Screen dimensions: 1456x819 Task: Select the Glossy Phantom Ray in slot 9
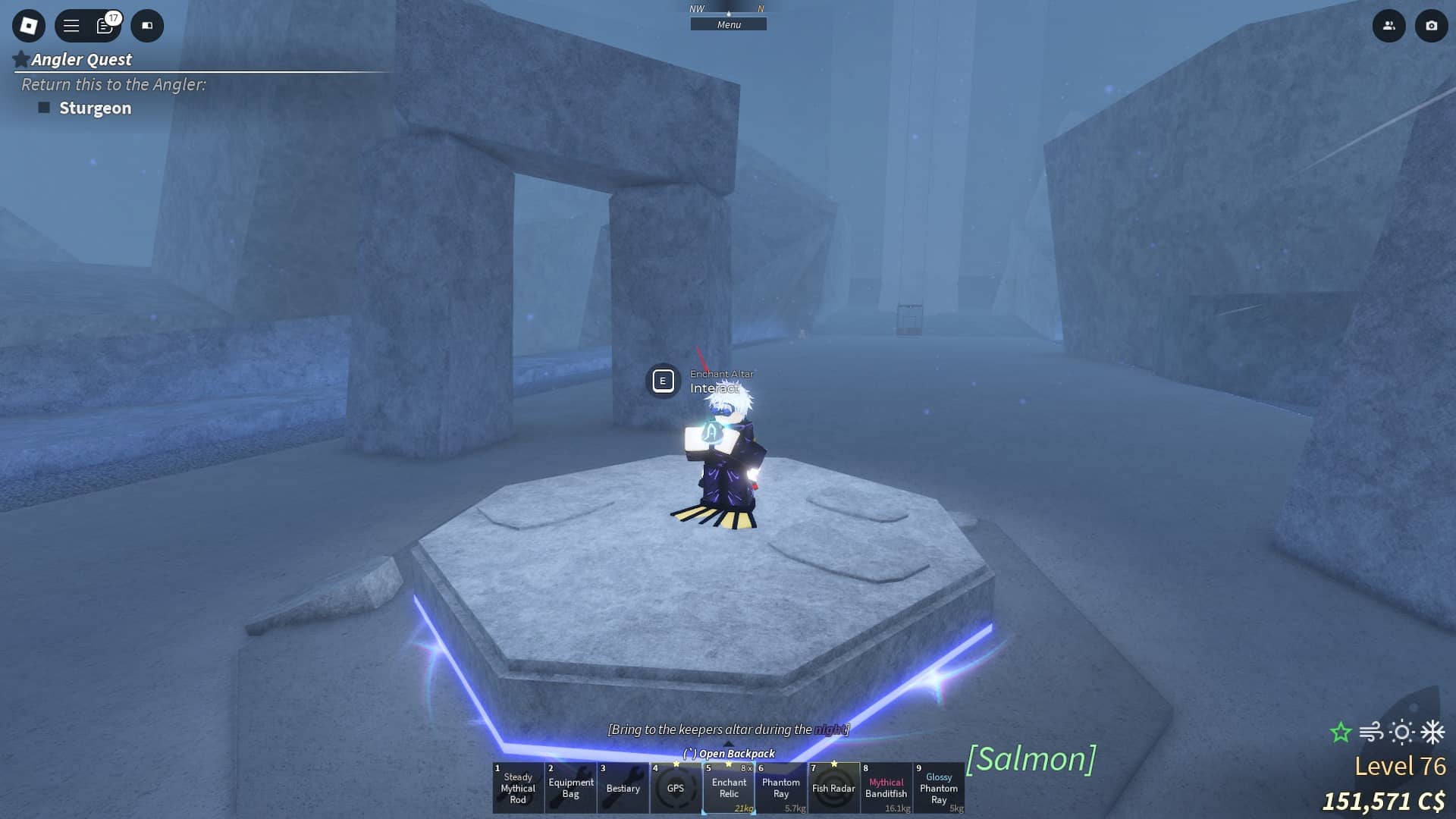[x=940, y=789]
